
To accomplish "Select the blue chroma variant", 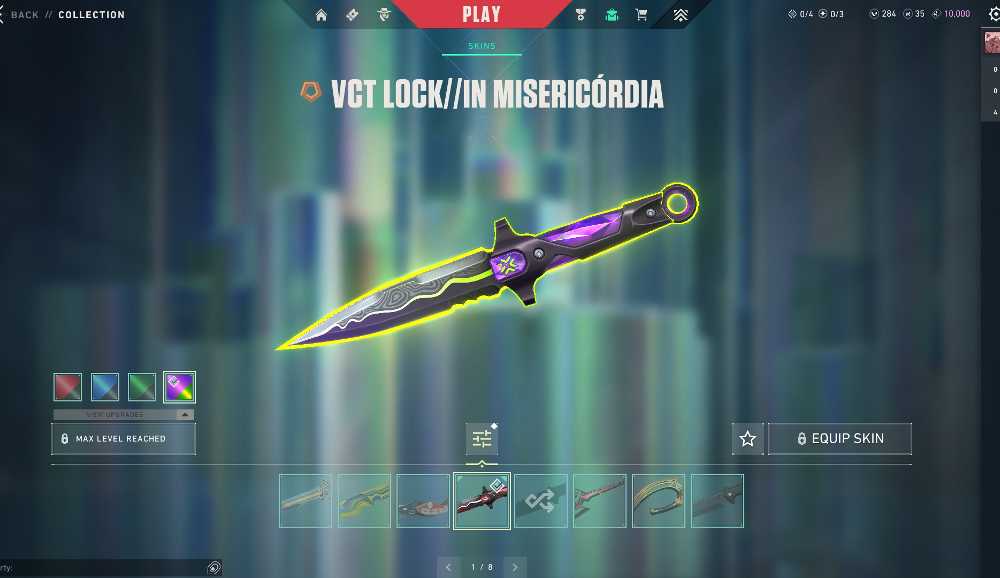I will point(105,387).
